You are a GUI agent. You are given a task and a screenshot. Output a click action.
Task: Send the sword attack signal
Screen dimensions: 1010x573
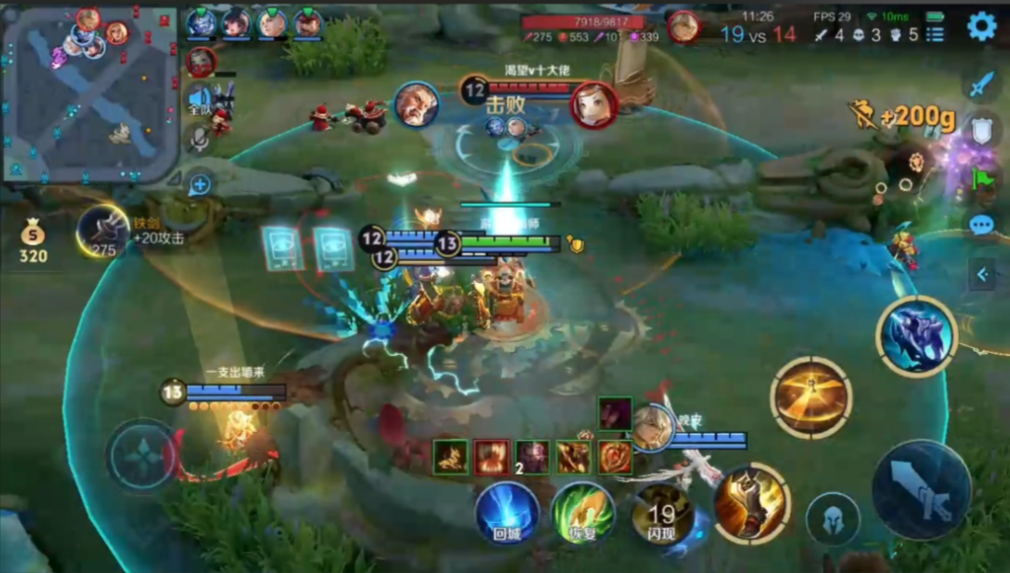(x=982, y=83)
